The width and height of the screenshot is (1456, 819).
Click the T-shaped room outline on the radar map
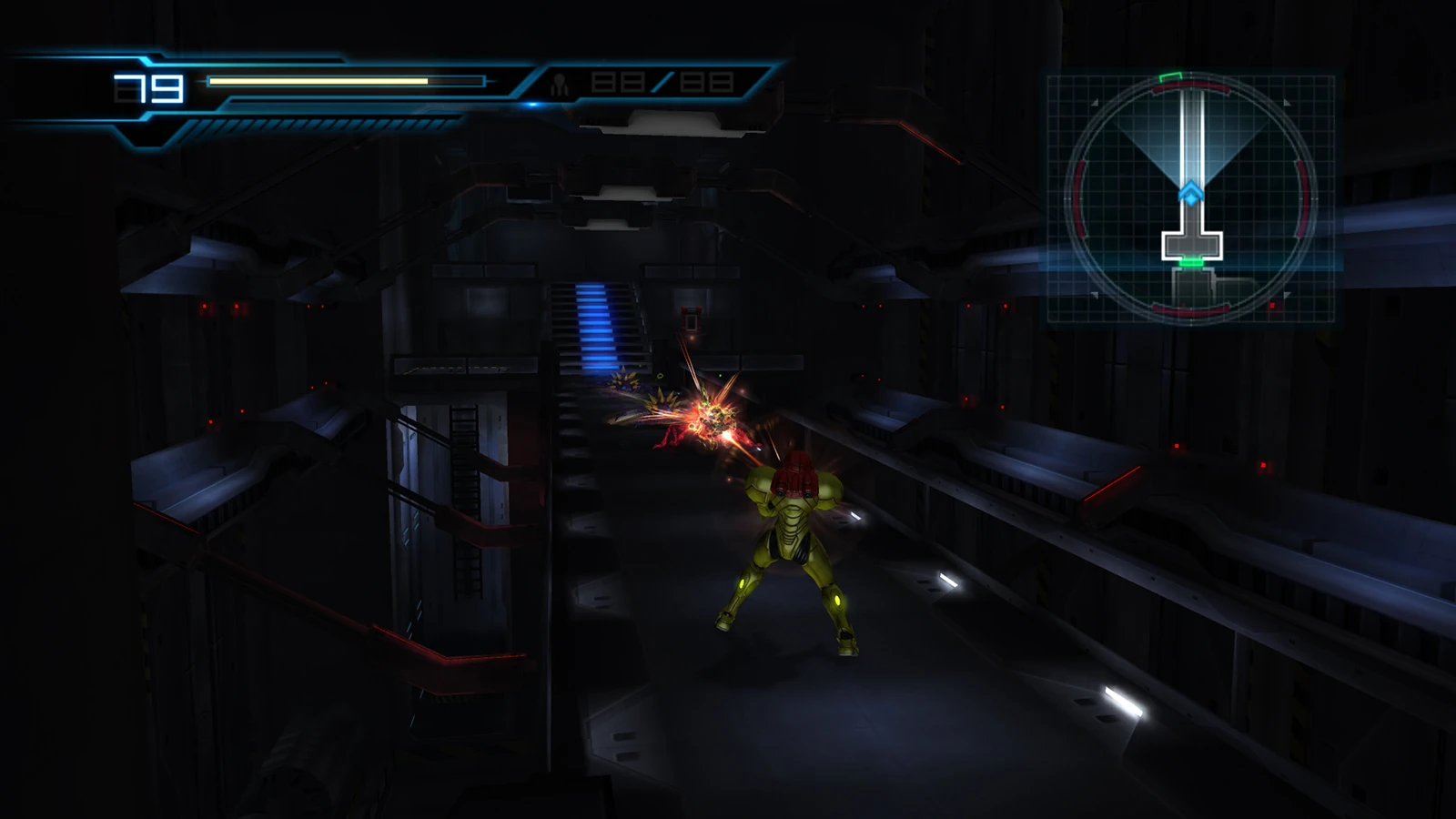[x=1190, y=243]
